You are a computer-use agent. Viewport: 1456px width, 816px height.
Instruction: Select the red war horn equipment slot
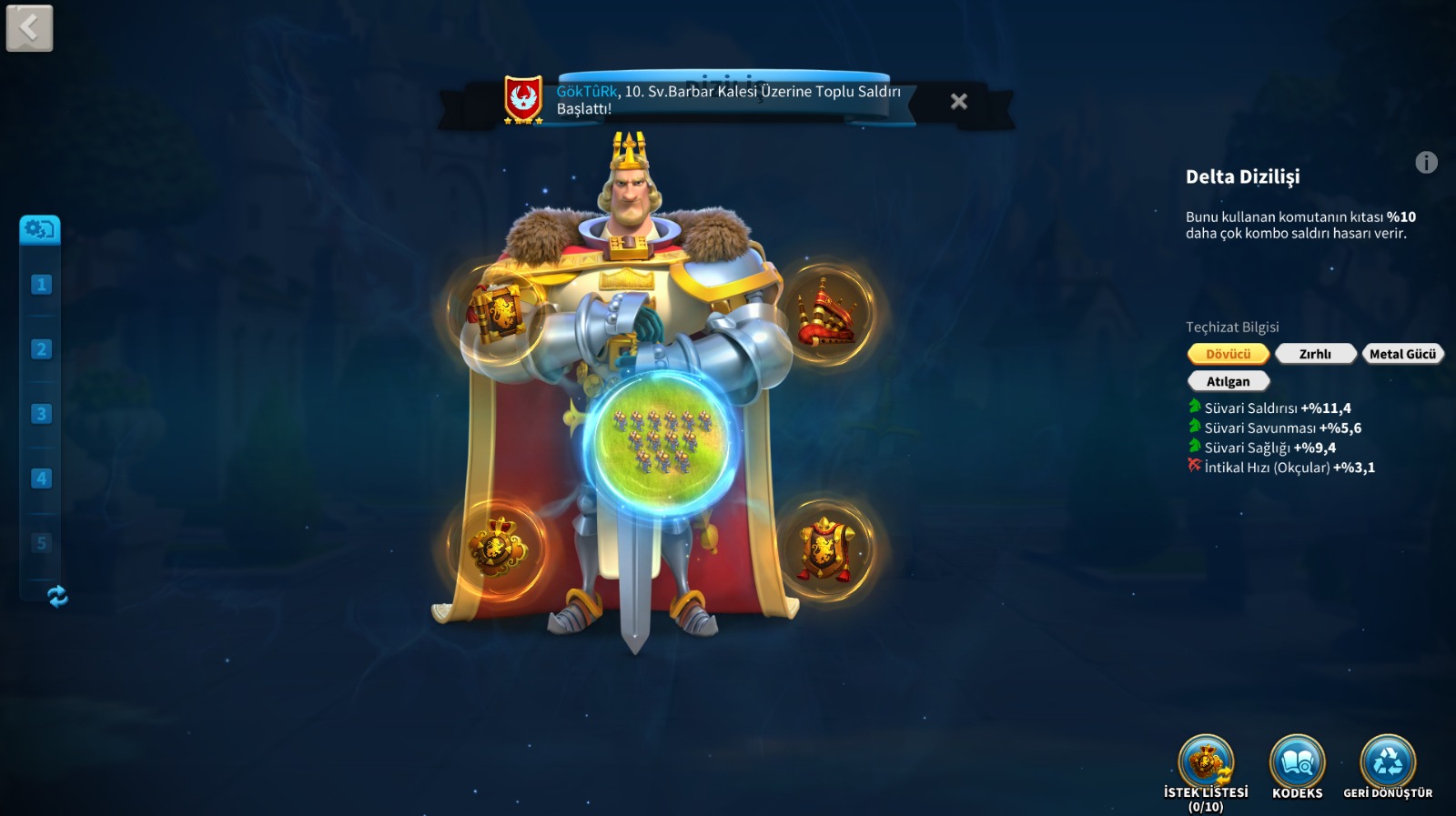[827, 314]
